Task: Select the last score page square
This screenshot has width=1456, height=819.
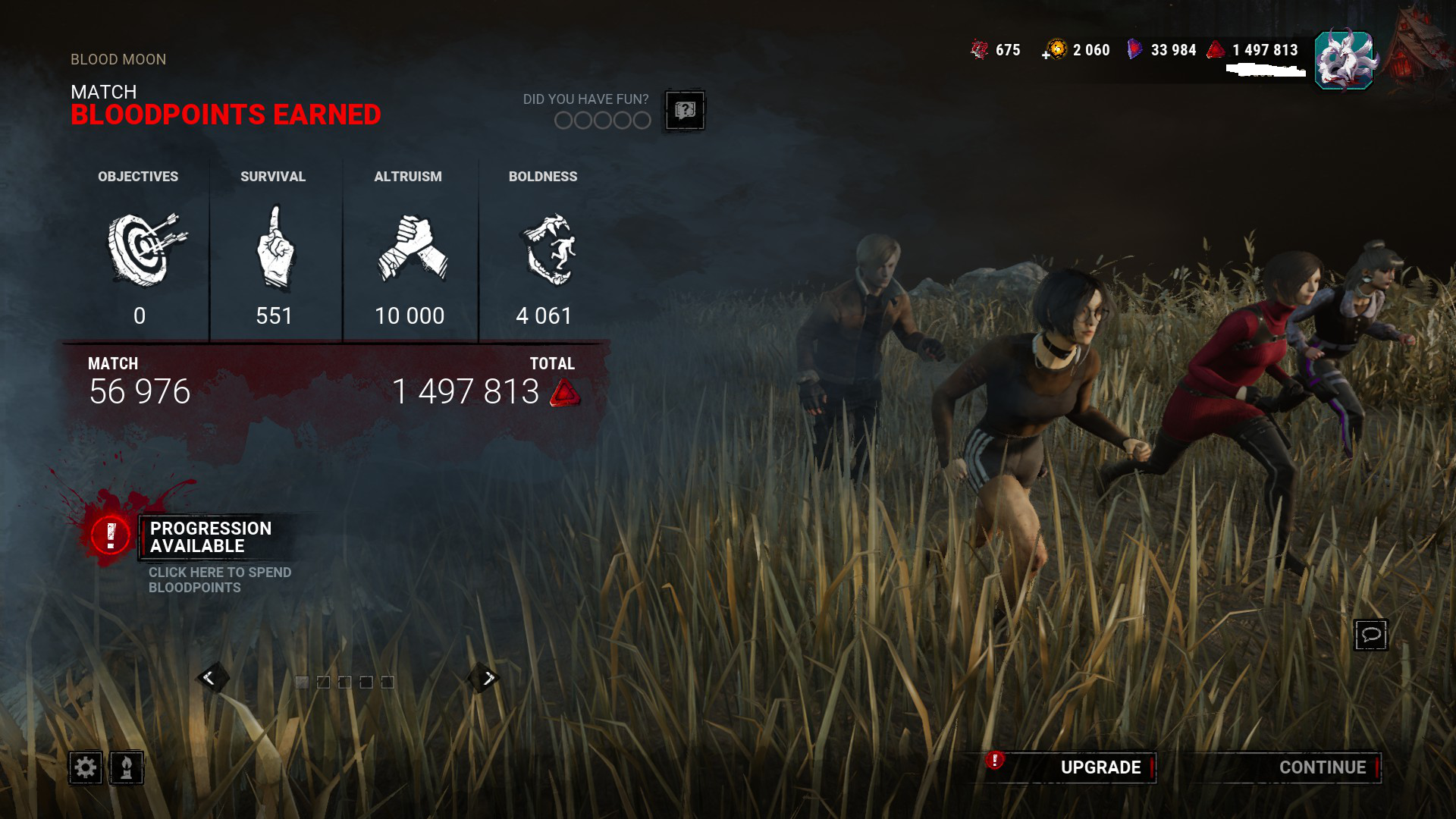Action: tap(389, 681)
